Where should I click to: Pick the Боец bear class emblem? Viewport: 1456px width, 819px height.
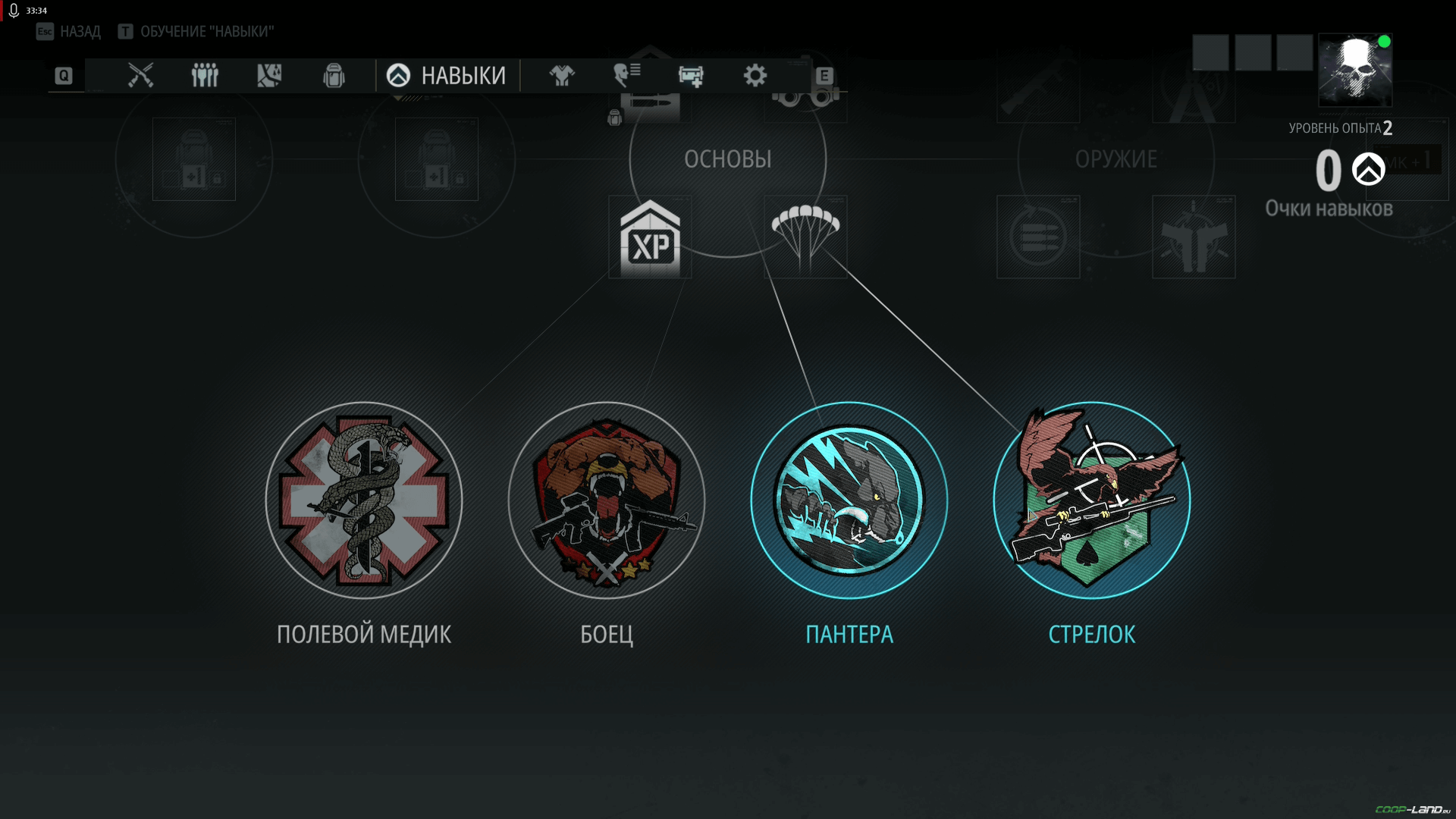607,500
